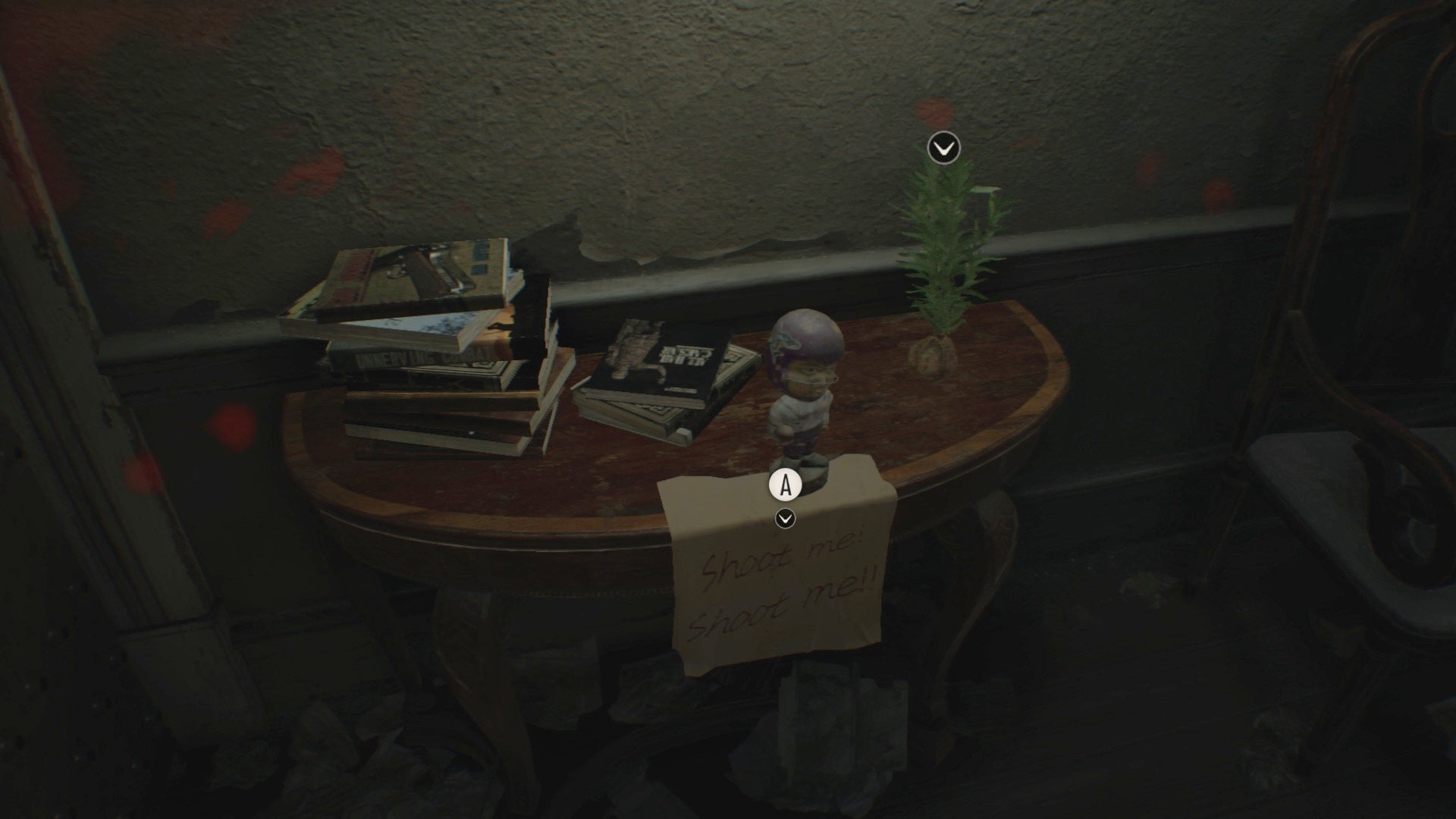Expand the disclosure arrow beneath the A circle

click(x=784, y=520)
